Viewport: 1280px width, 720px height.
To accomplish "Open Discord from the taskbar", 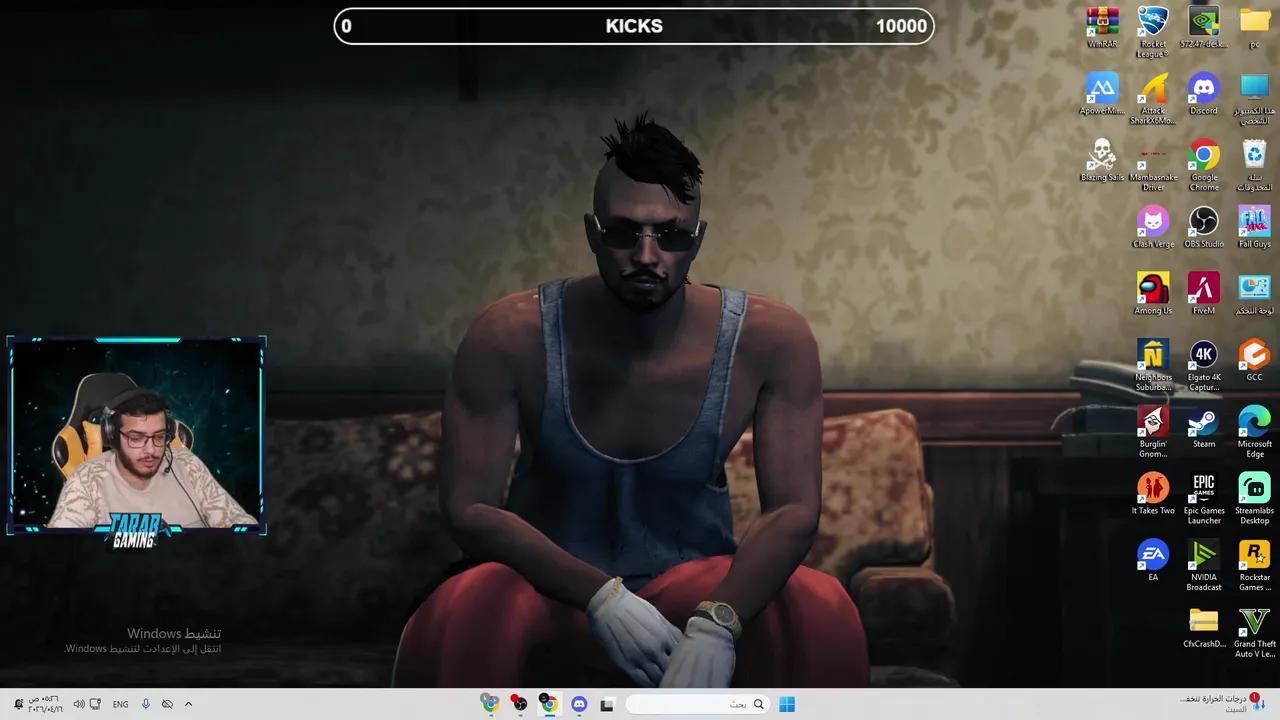I will [x=579, y=703].
